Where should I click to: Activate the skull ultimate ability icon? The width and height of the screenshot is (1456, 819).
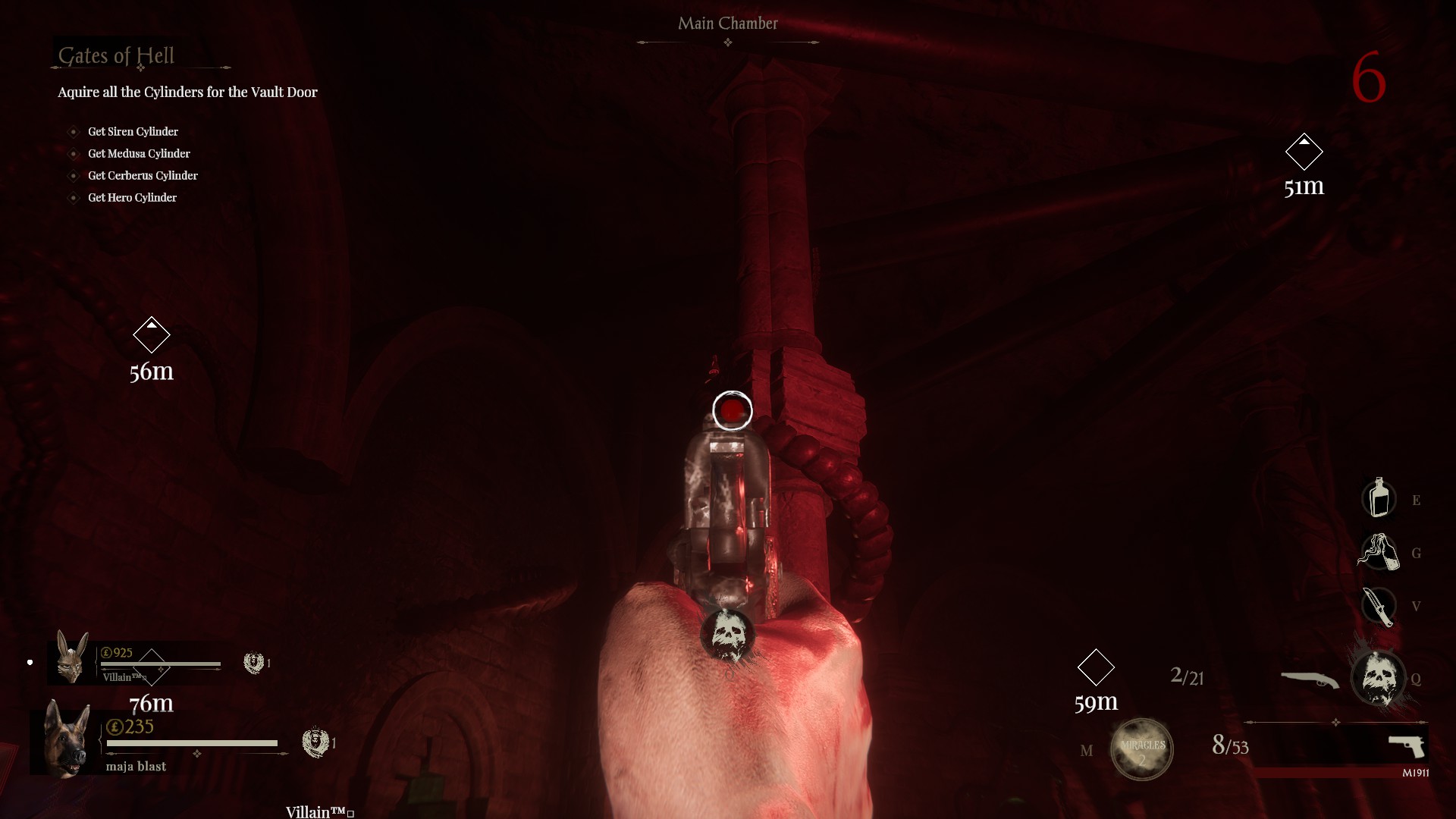coord(1378,678)
